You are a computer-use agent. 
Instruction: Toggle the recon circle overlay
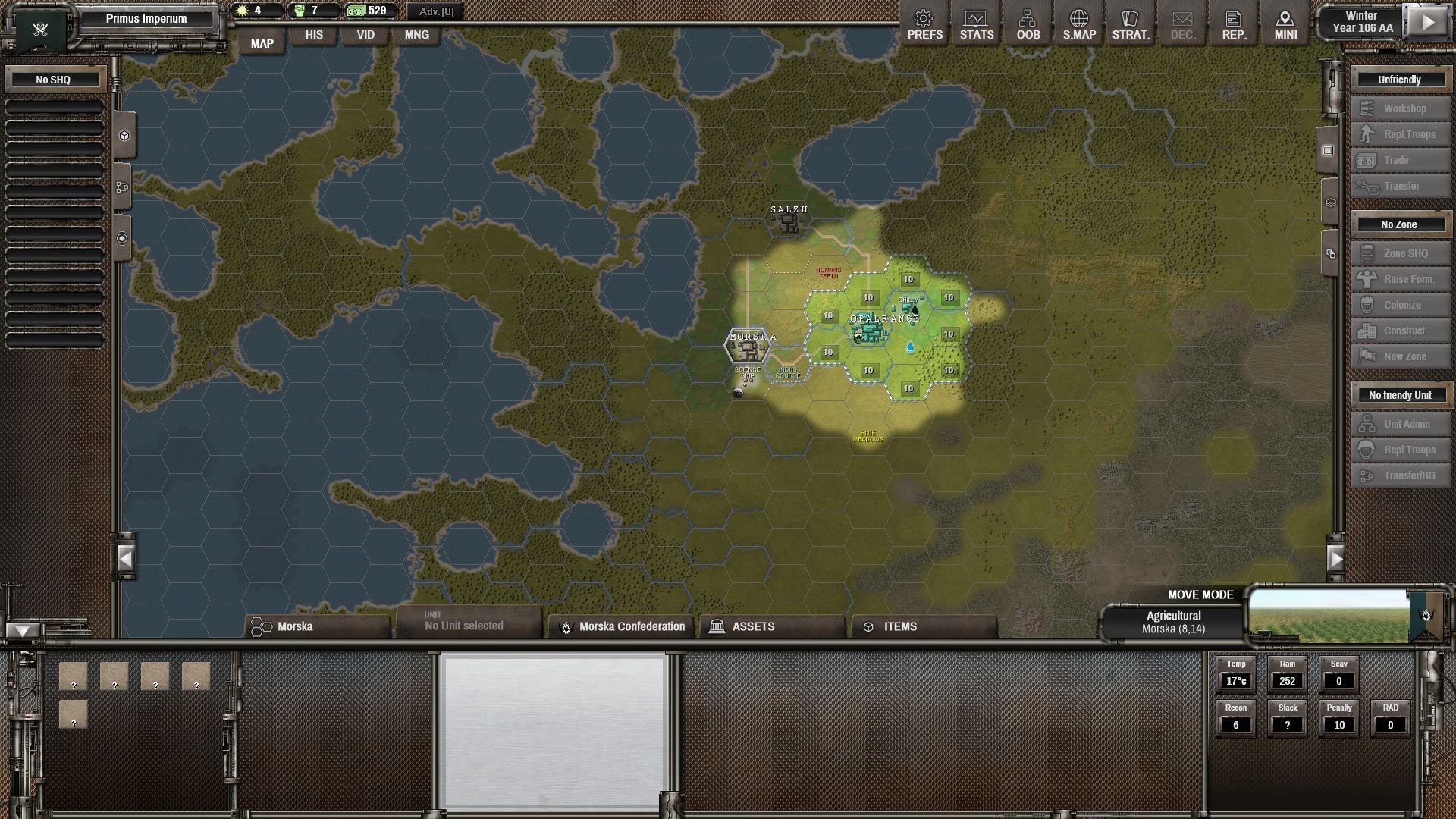click(x=123, y=237)
